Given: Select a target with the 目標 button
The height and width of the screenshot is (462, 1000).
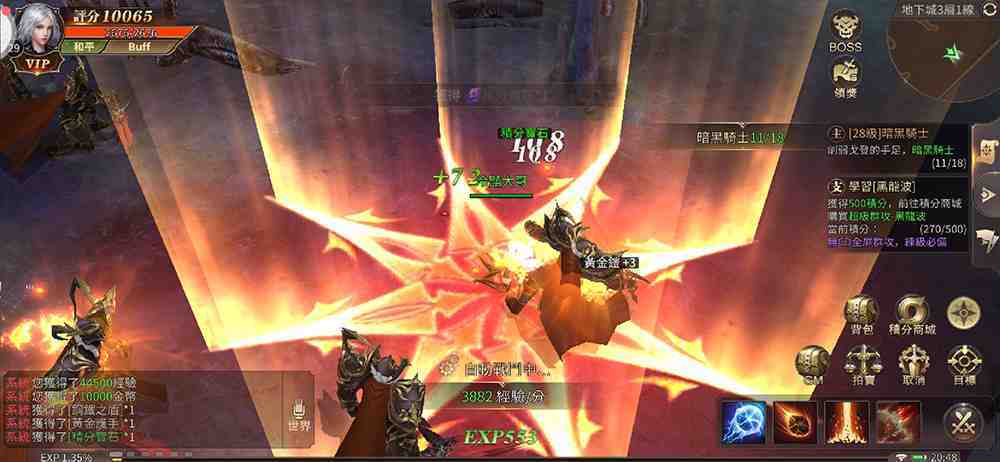Looking at the screenshot, I should pos(964,365).
